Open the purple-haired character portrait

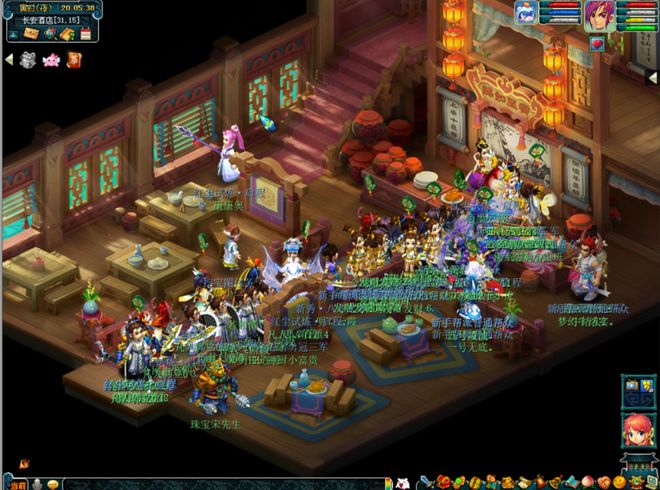pyautogui.click(x=599, y=15)
